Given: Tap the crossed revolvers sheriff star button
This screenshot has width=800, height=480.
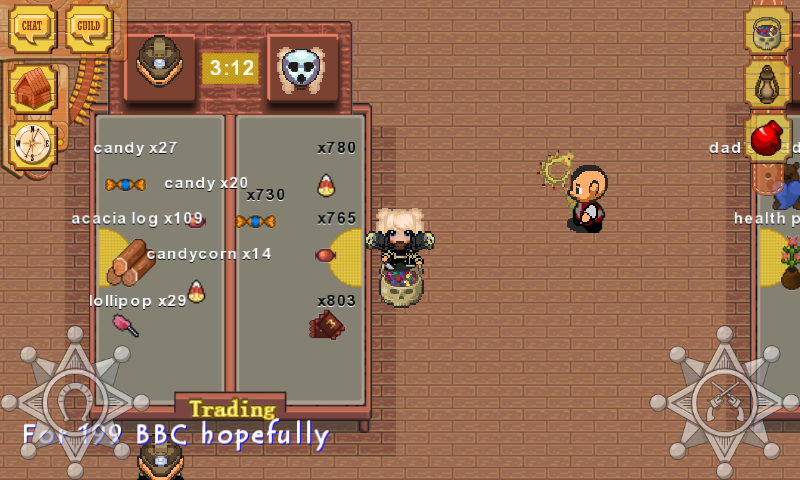Looking at the screenshot, I should pos(724,400).
